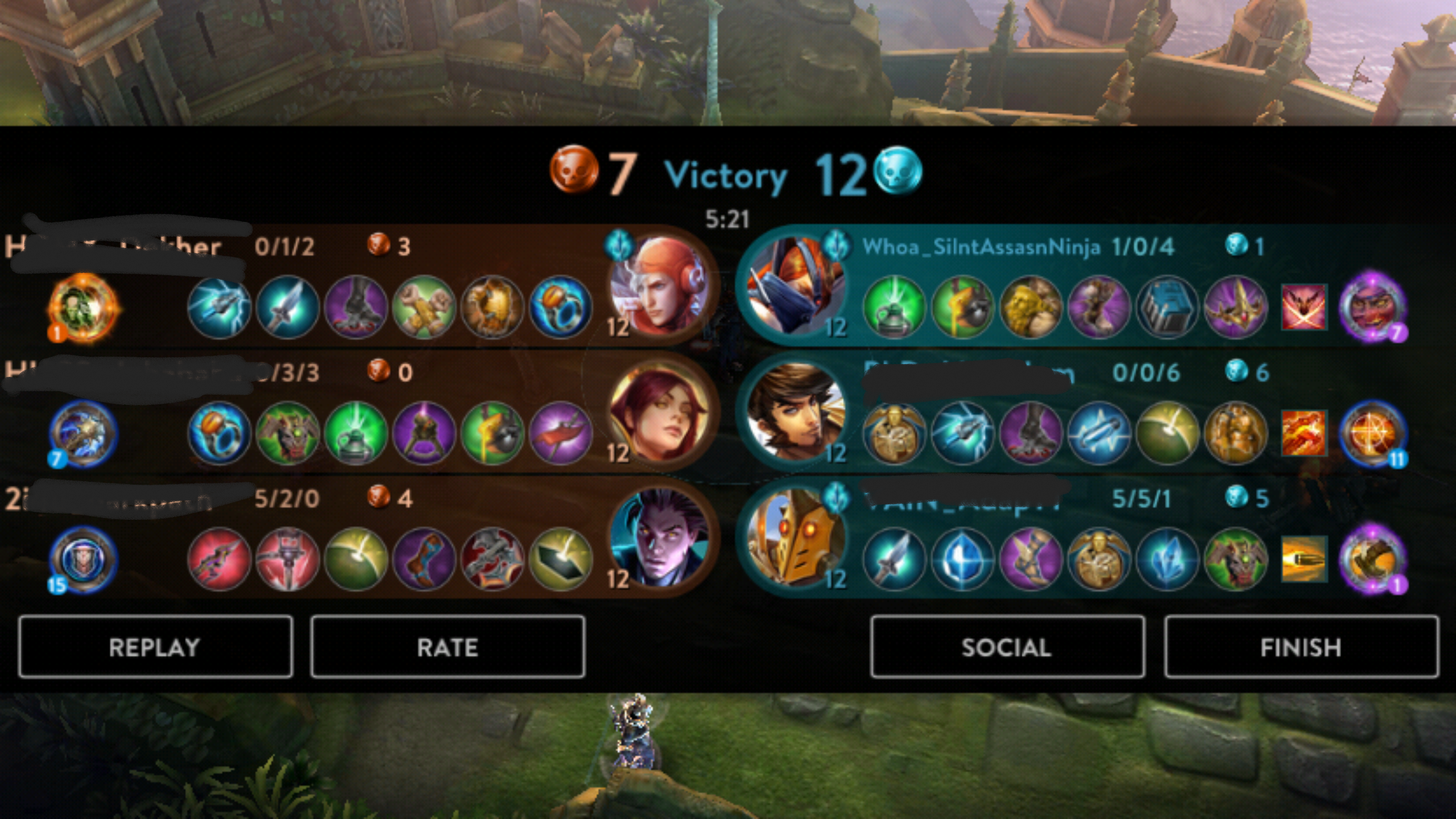
Task: Open the match REPLAY
Action: (155, 647)
